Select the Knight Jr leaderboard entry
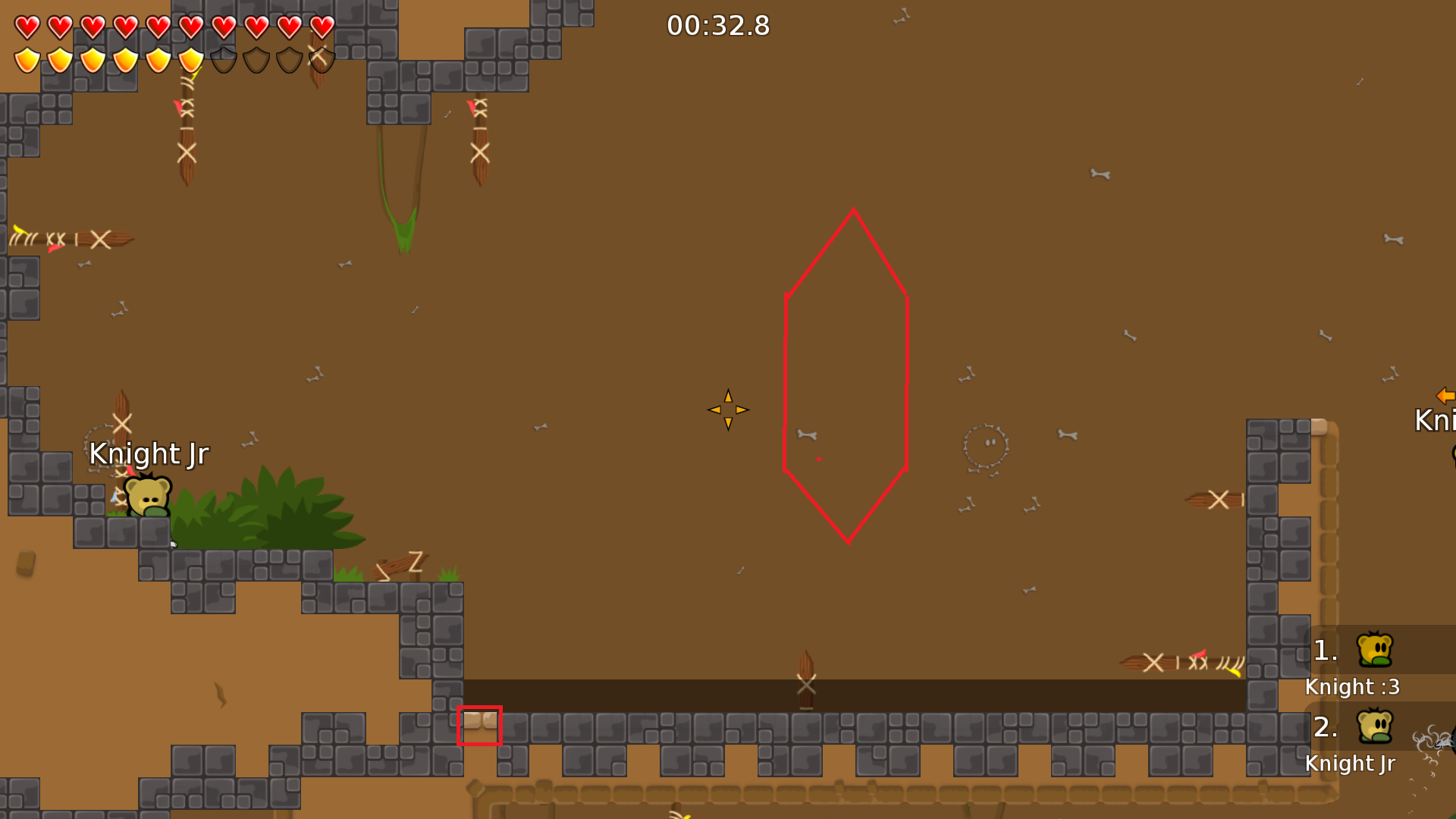This screenshot has height=819, width=1456. (x=1351, y=764)
